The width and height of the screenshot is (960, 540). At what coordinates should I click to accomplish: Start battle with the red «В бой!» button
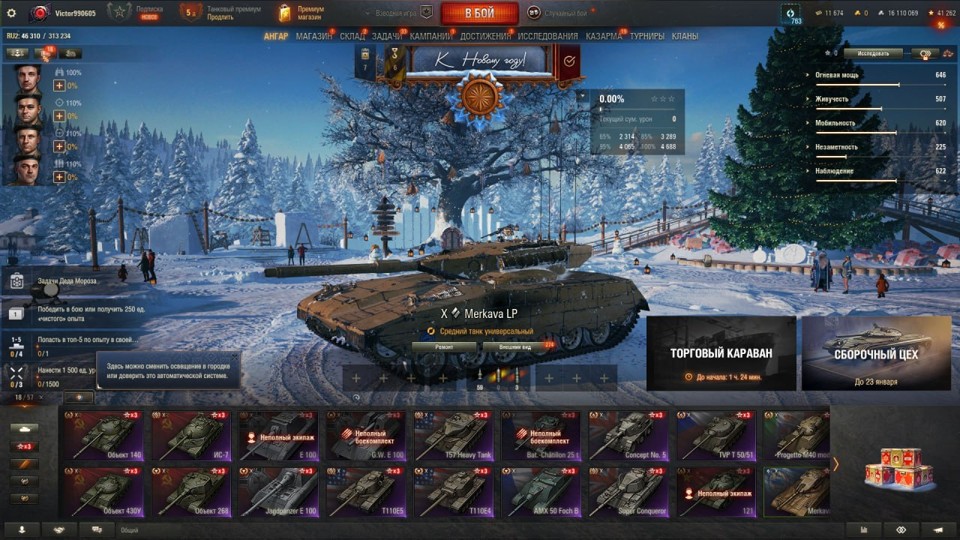point(479,13)
